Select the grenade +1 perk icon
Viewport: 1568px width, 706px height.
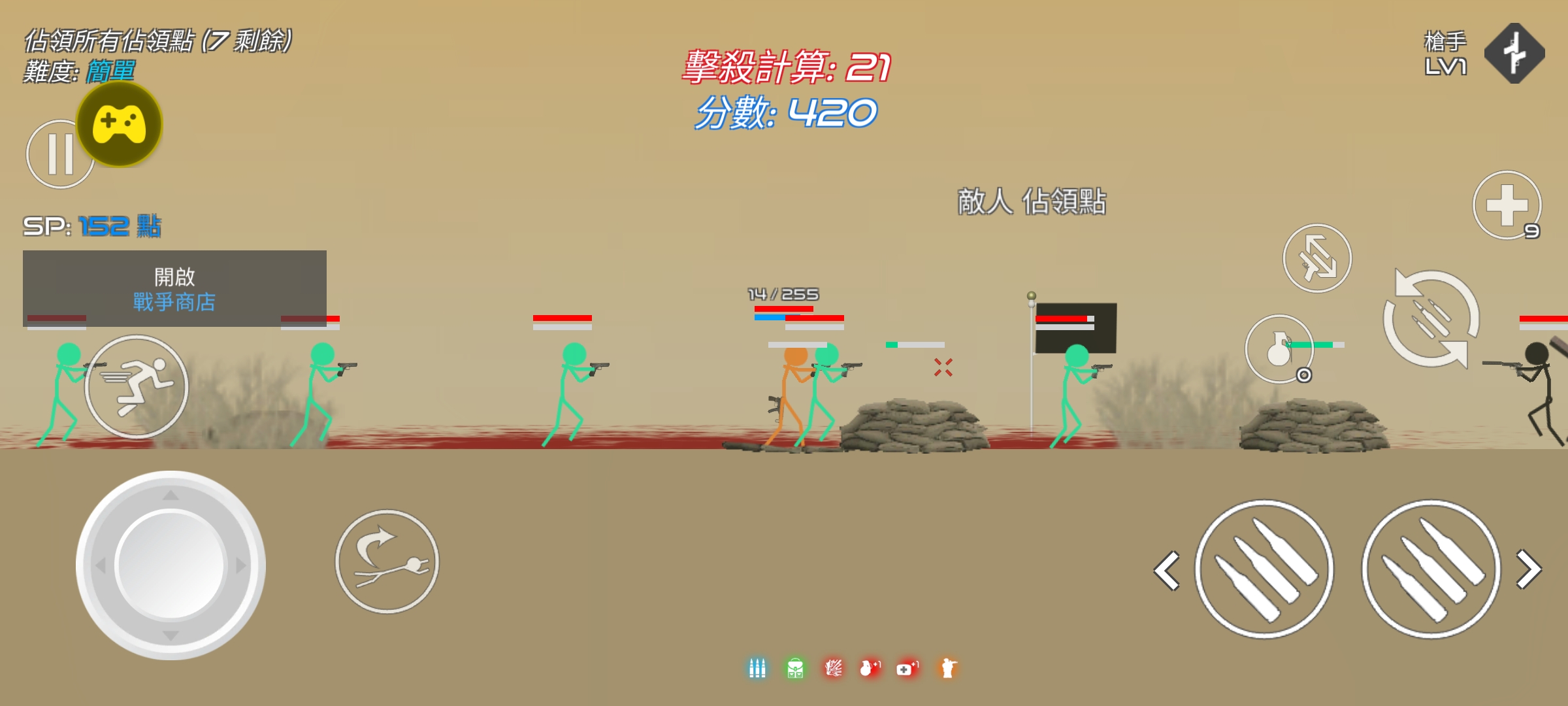pos(870,668)
